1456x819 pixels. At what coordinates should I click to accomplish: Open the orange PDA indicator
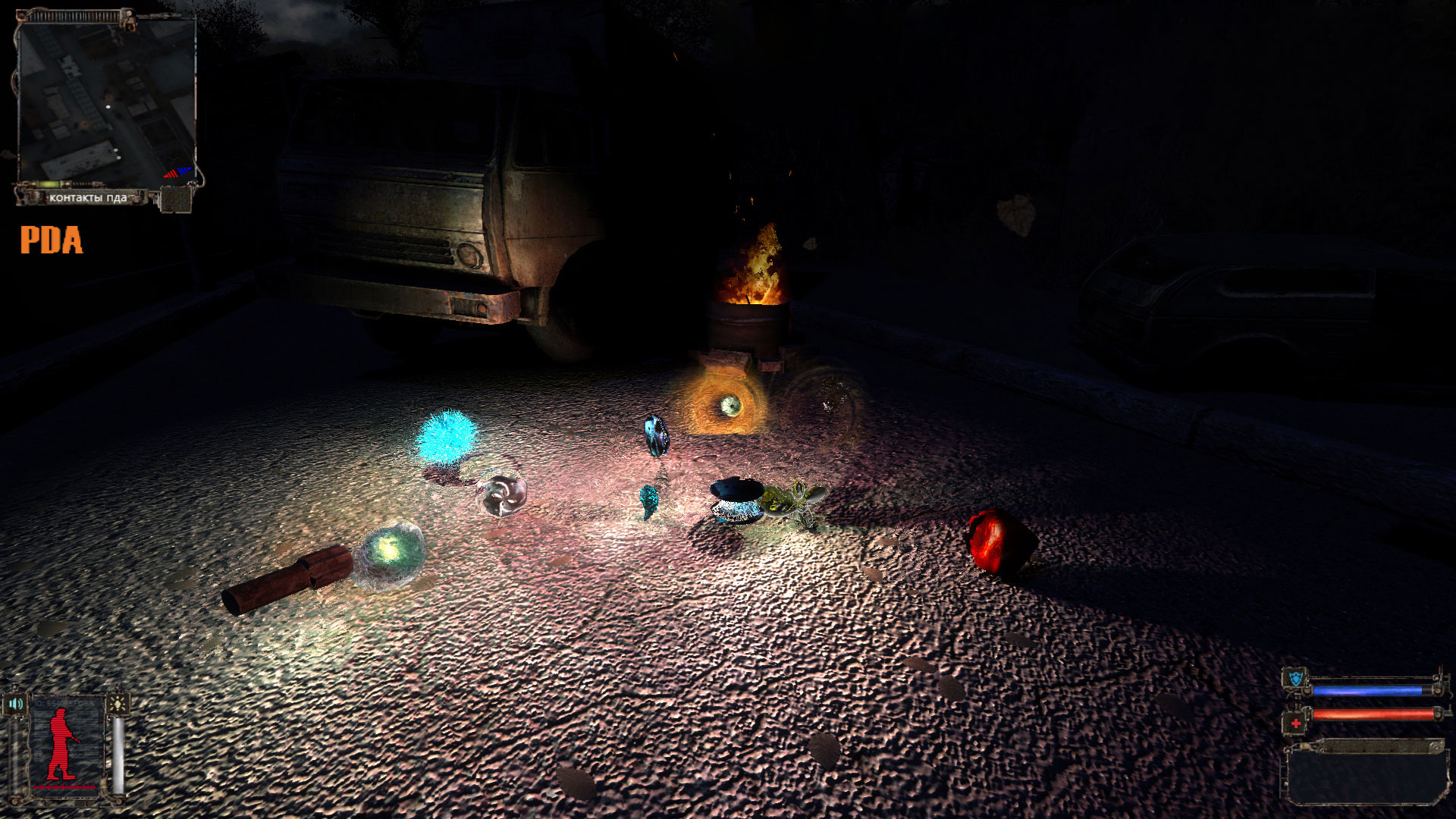point(51,240)
